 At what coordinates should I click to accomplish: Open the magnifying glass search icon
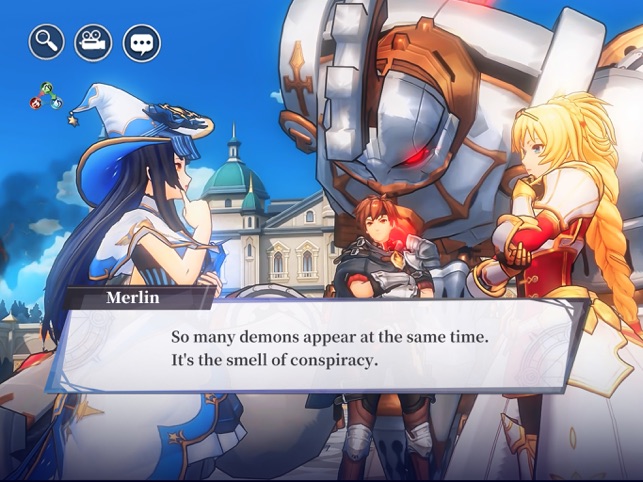[46, 42]
